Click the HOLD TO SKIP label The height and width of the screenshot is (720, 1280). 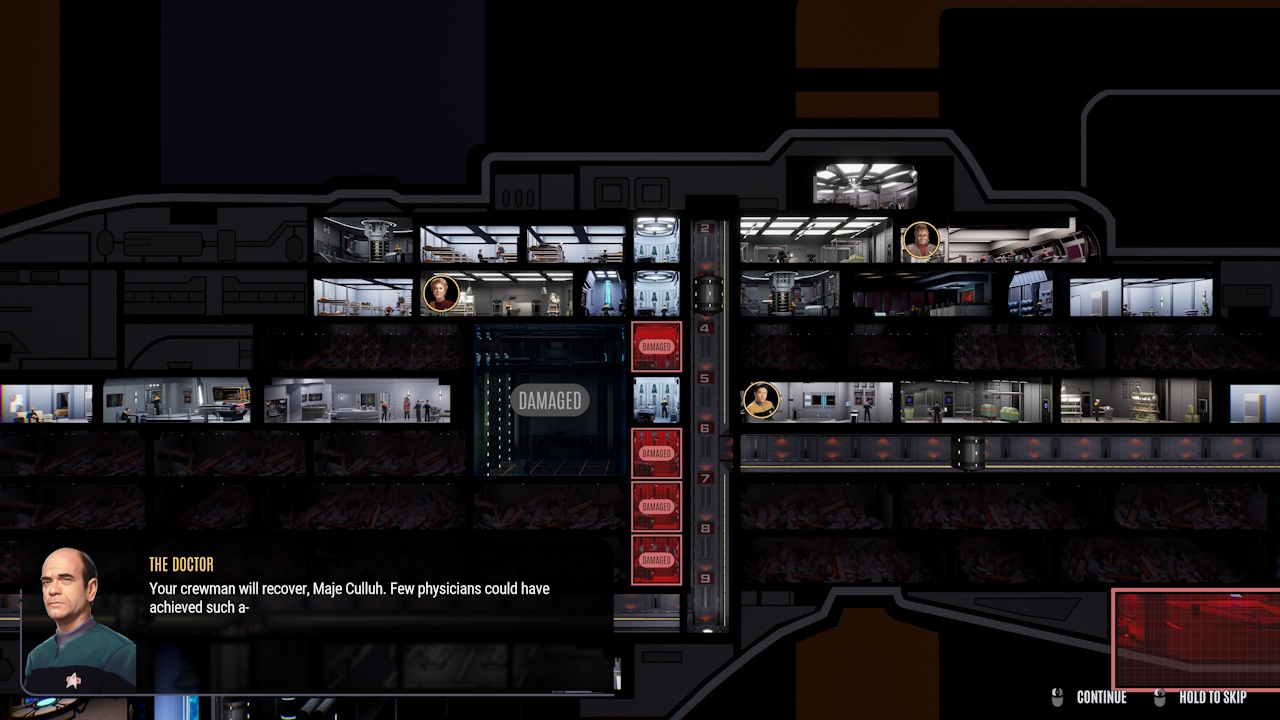1215,697
